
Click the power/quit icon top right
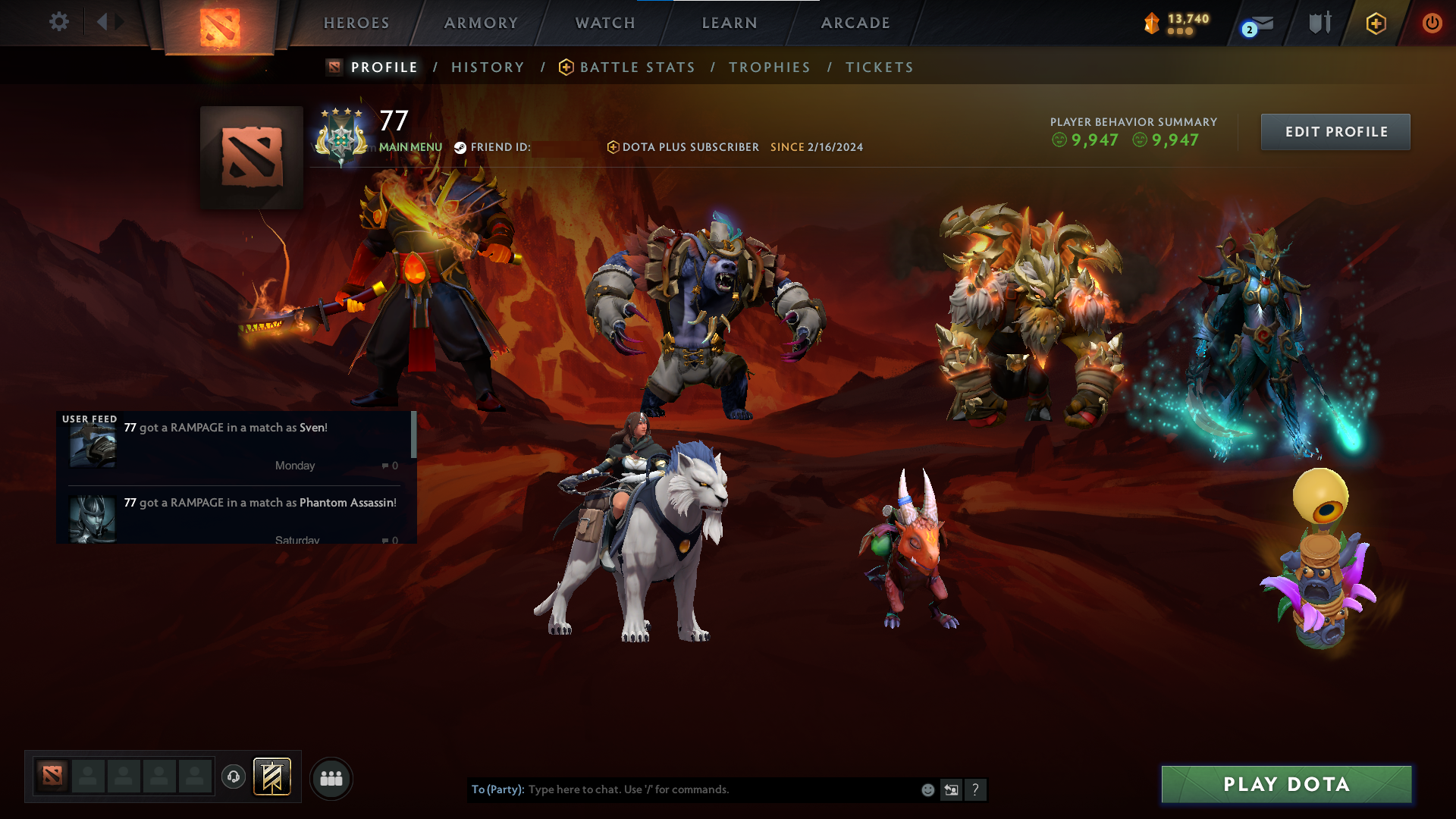[1432, 23]
